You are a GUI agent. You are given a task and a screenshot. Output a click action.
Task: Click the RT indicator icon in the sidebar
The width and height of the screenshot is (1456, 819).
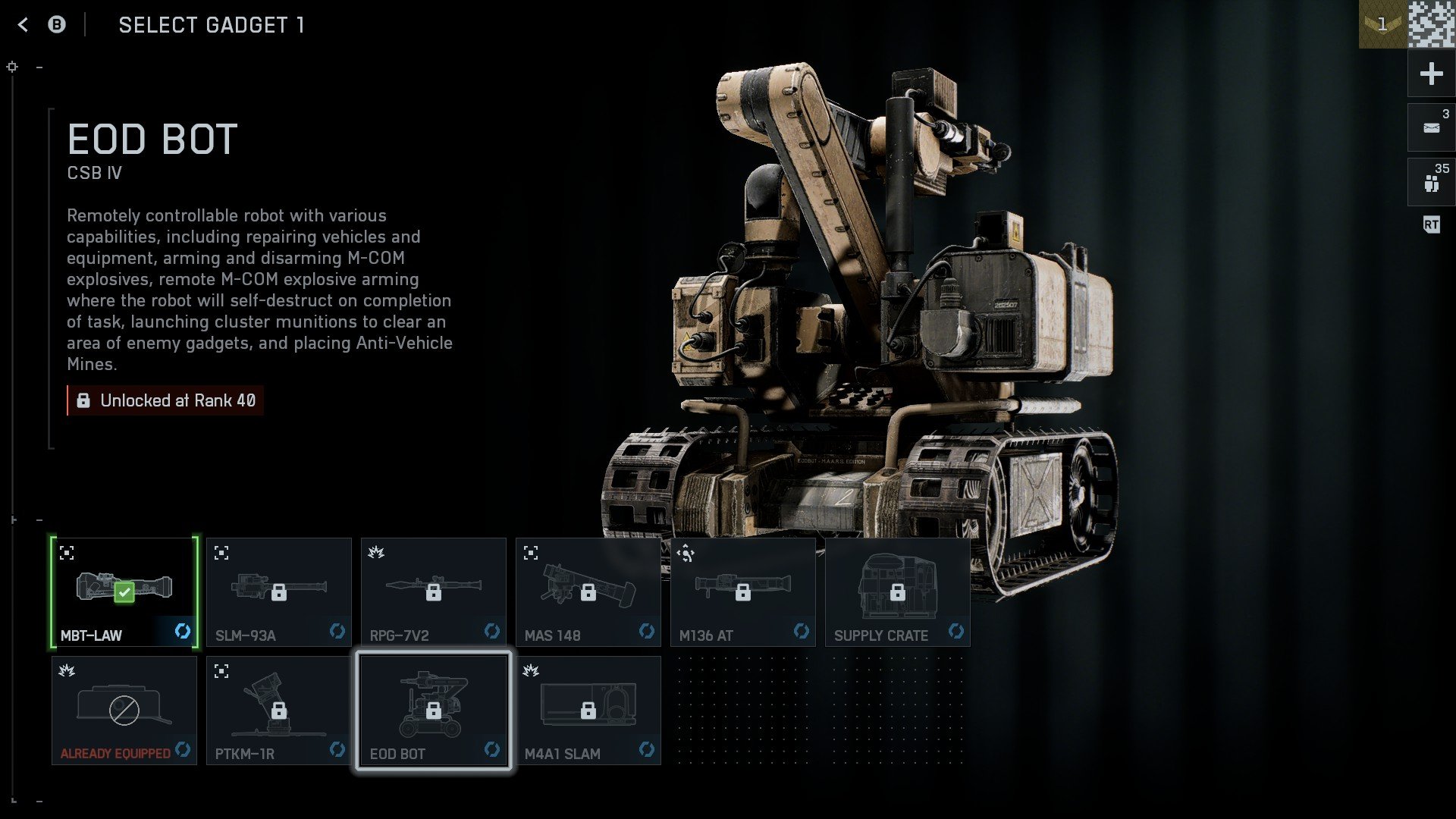coord(1430,225)
